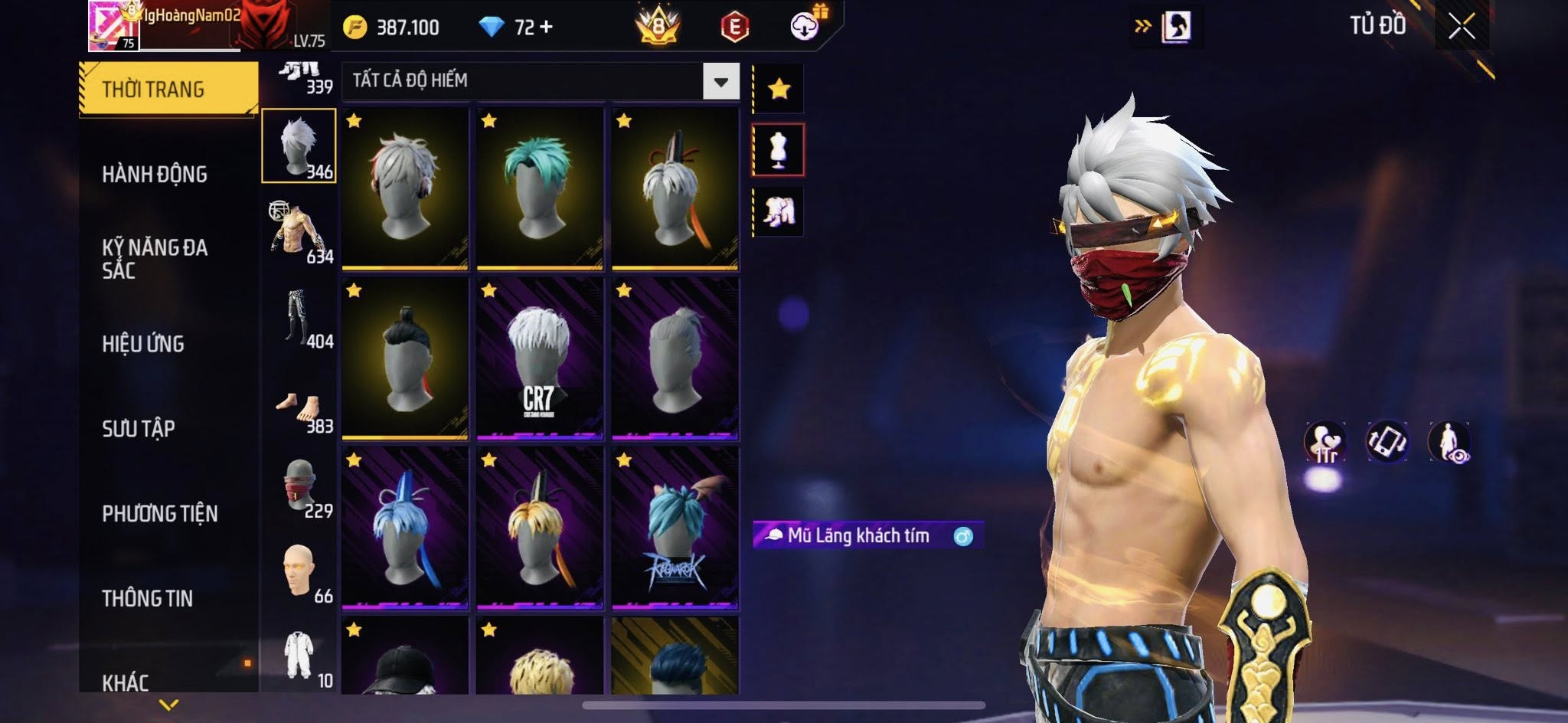Close the wardrobe screen with X

pos(1461,27)
